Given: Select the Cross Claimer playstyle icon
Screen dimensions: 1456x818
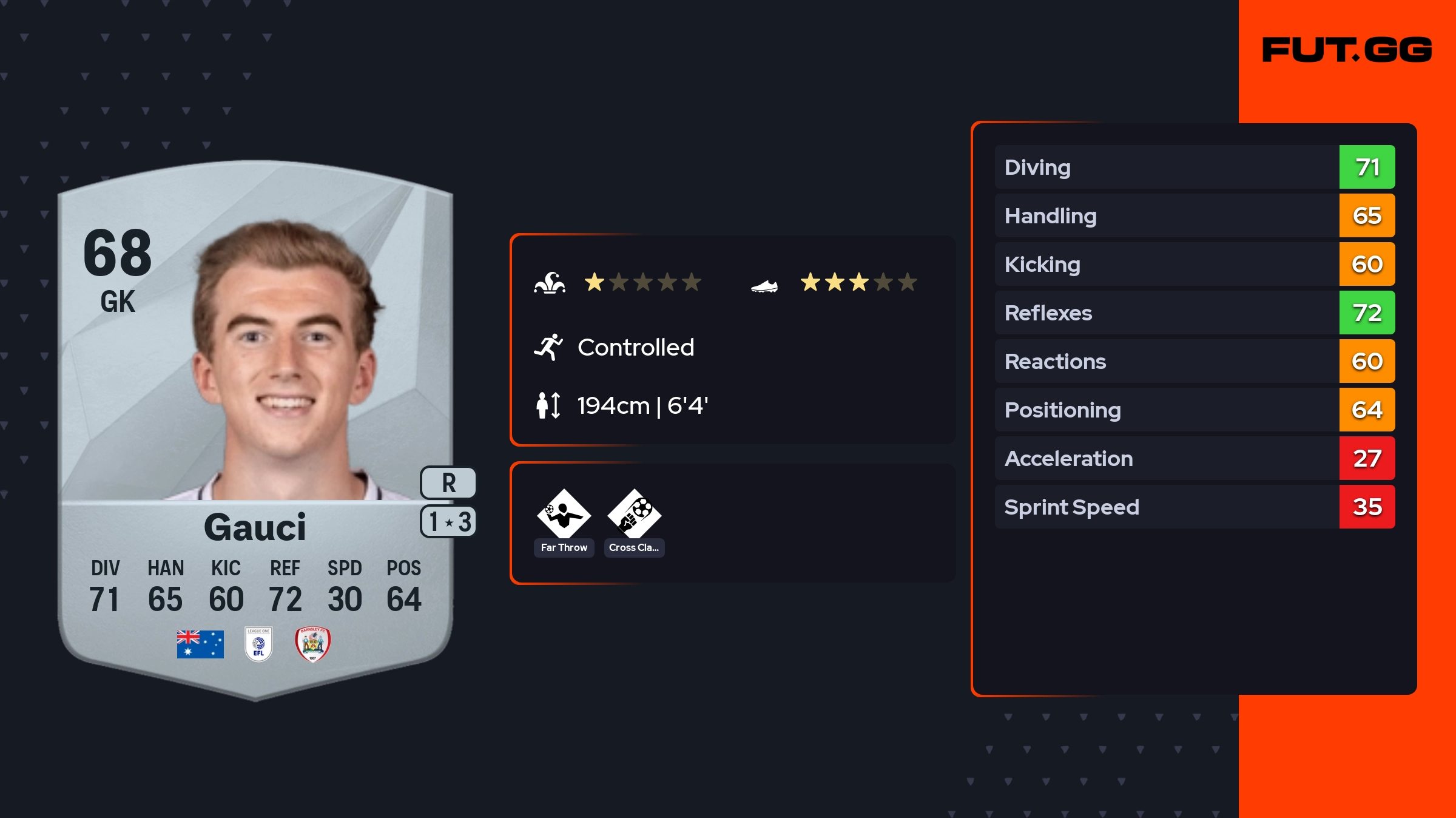Looking at the screenshot, I should point(634,514).
